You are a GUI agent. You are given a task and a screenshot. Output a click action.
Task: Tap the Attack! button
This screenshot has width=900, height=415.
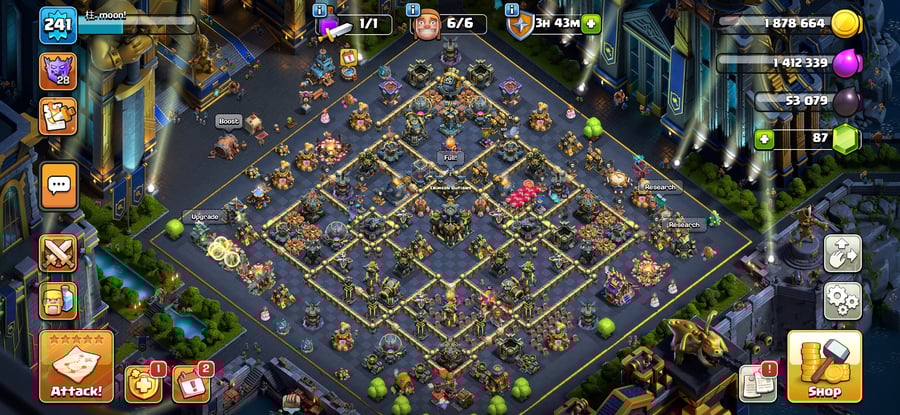[76, 366]
